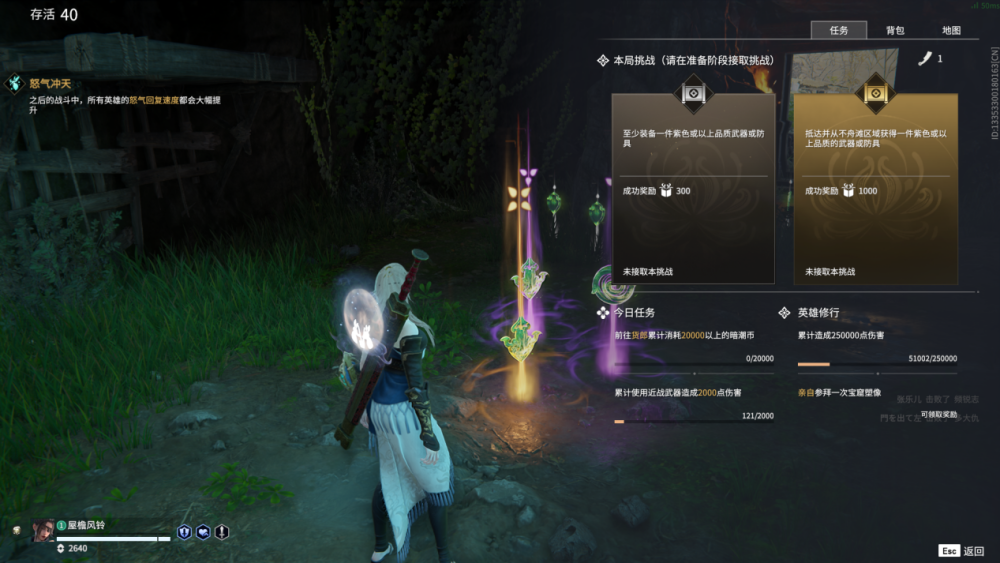Select the 货郎 spend 20000 daily task

693,346
